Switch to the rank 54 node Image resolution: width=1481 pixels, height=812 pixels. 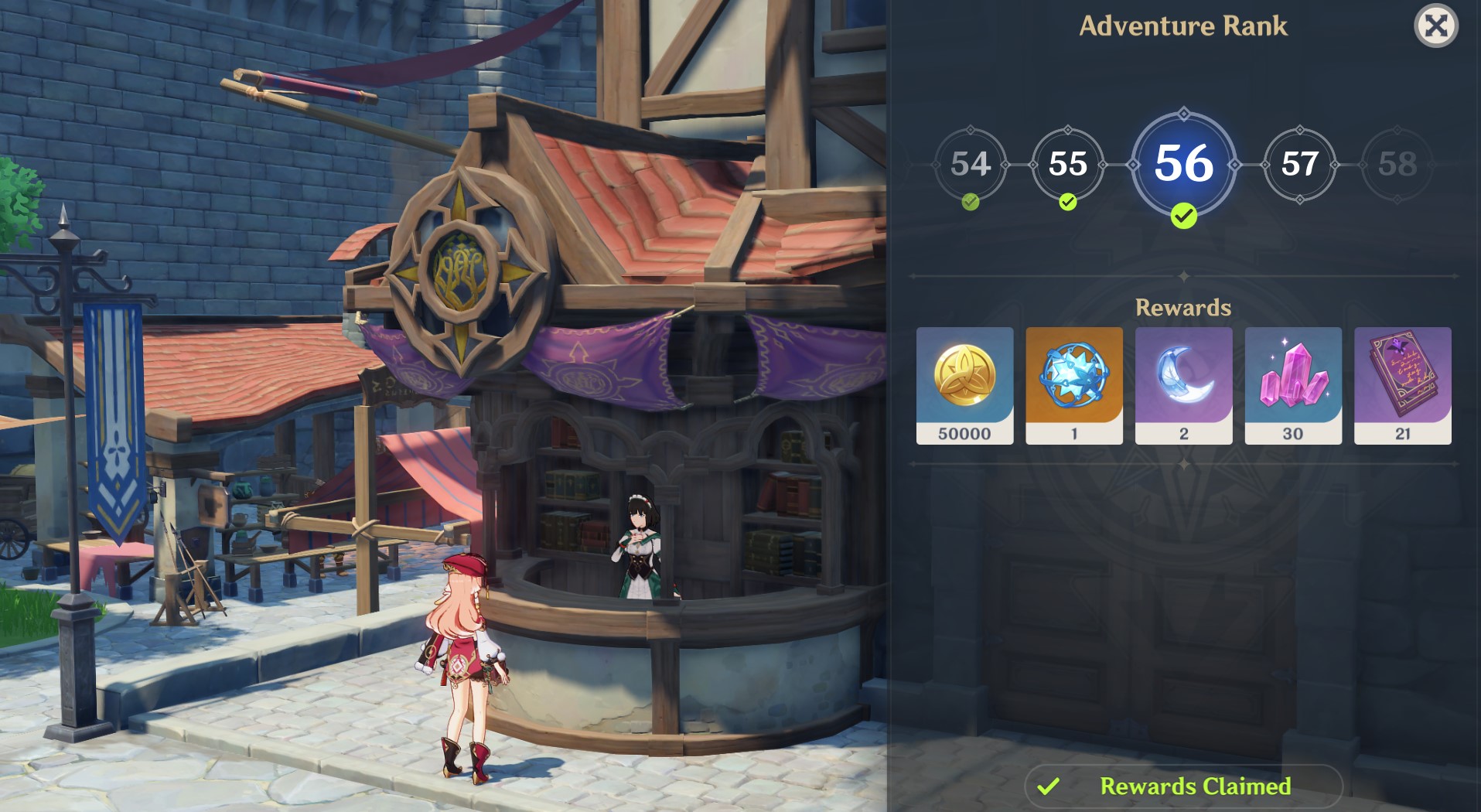pyautogui.click(x=972, y=164)
